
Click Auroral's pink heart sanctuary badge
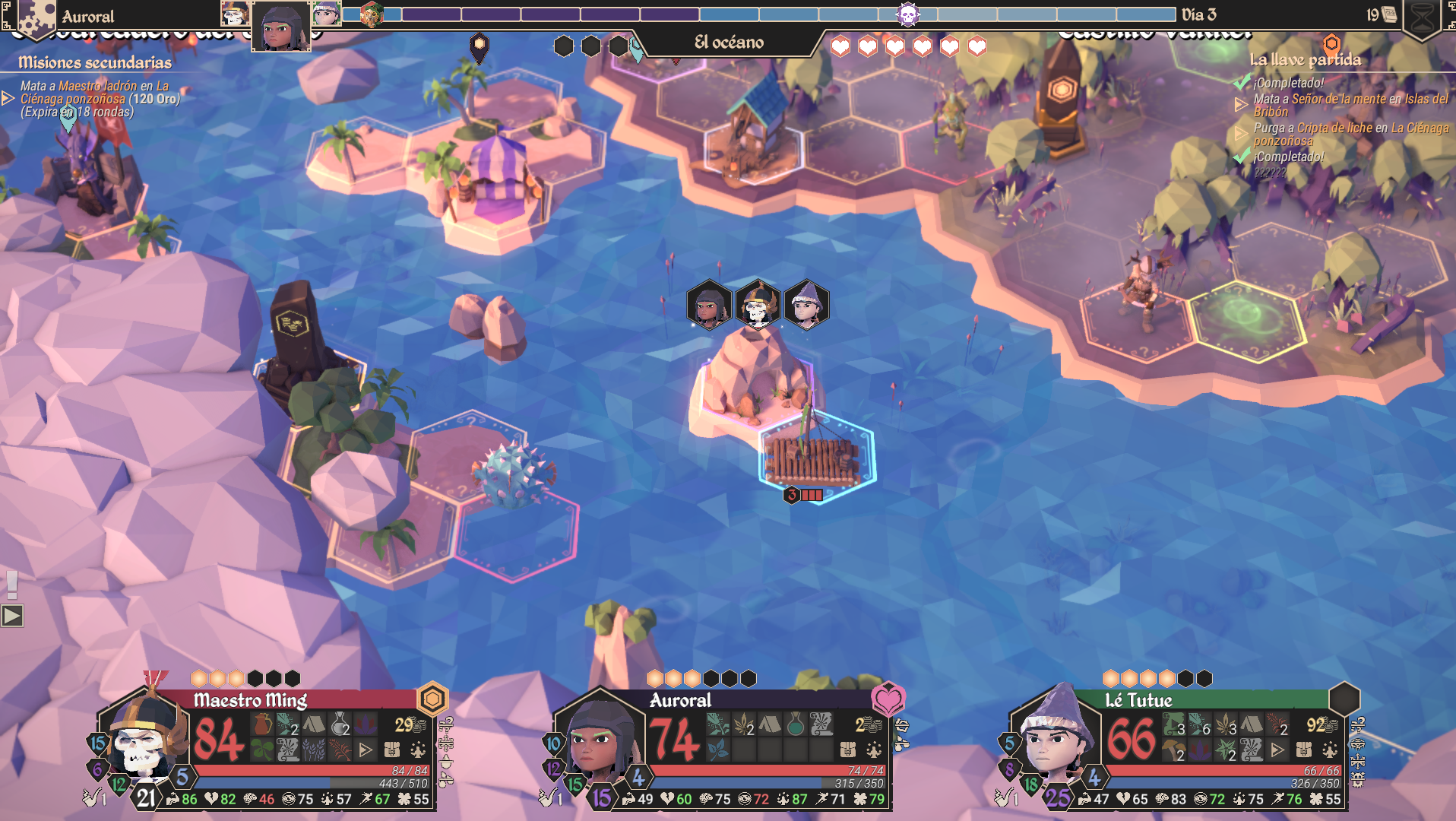coord(888,699)
